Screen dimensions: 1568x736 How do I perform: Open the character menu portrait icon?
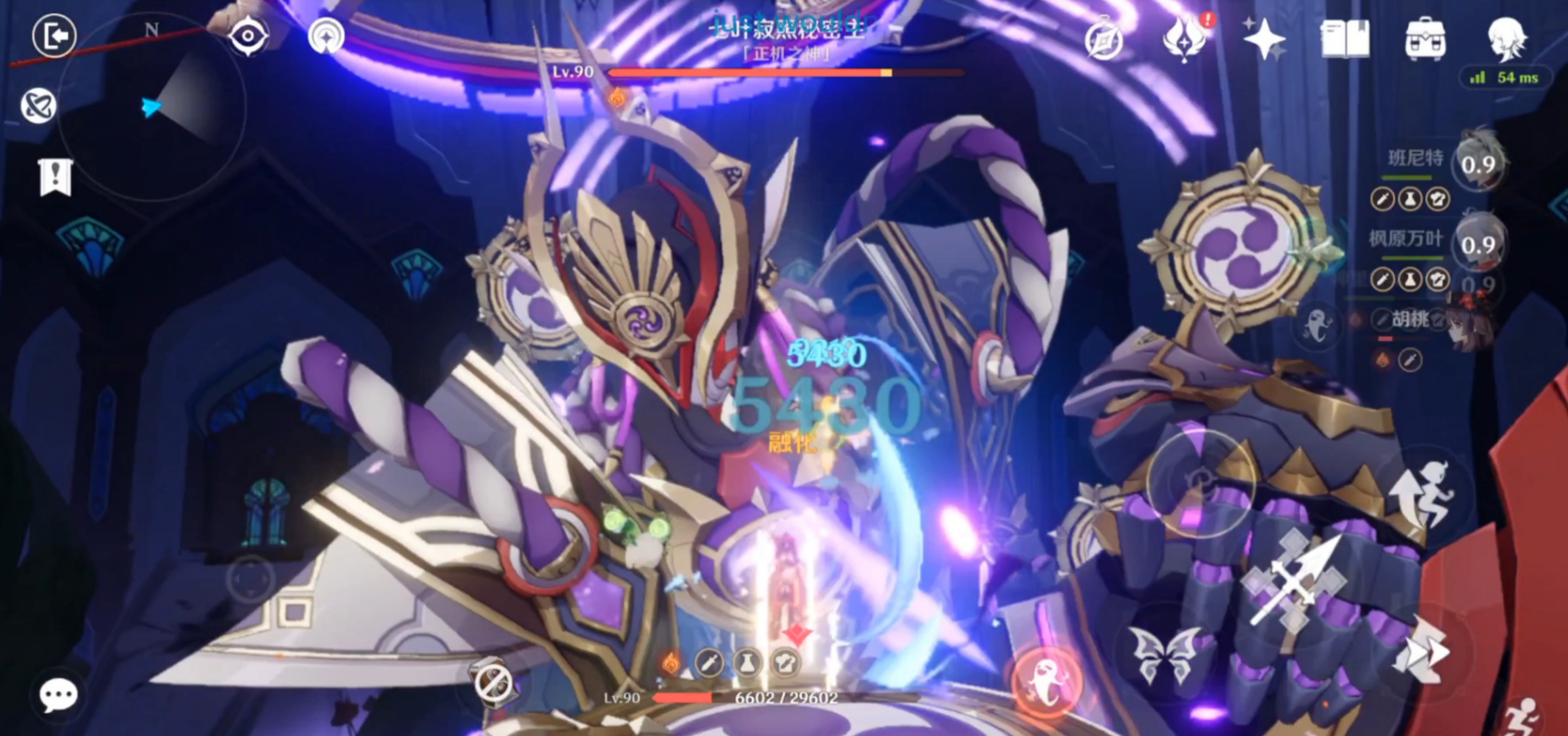coord(1506,37)
